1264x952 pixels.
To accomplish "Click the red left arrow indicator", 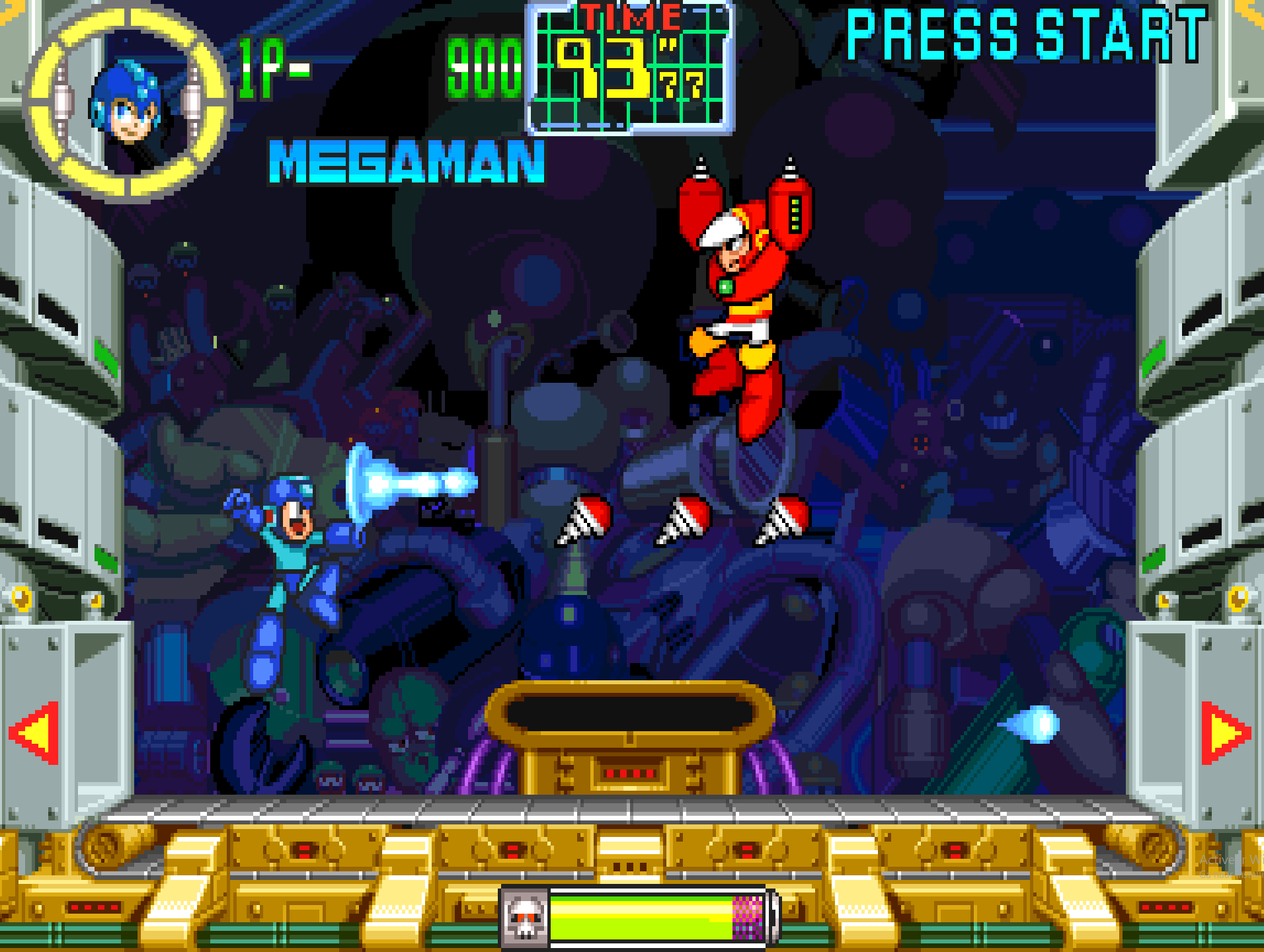I will coord(36,733).
